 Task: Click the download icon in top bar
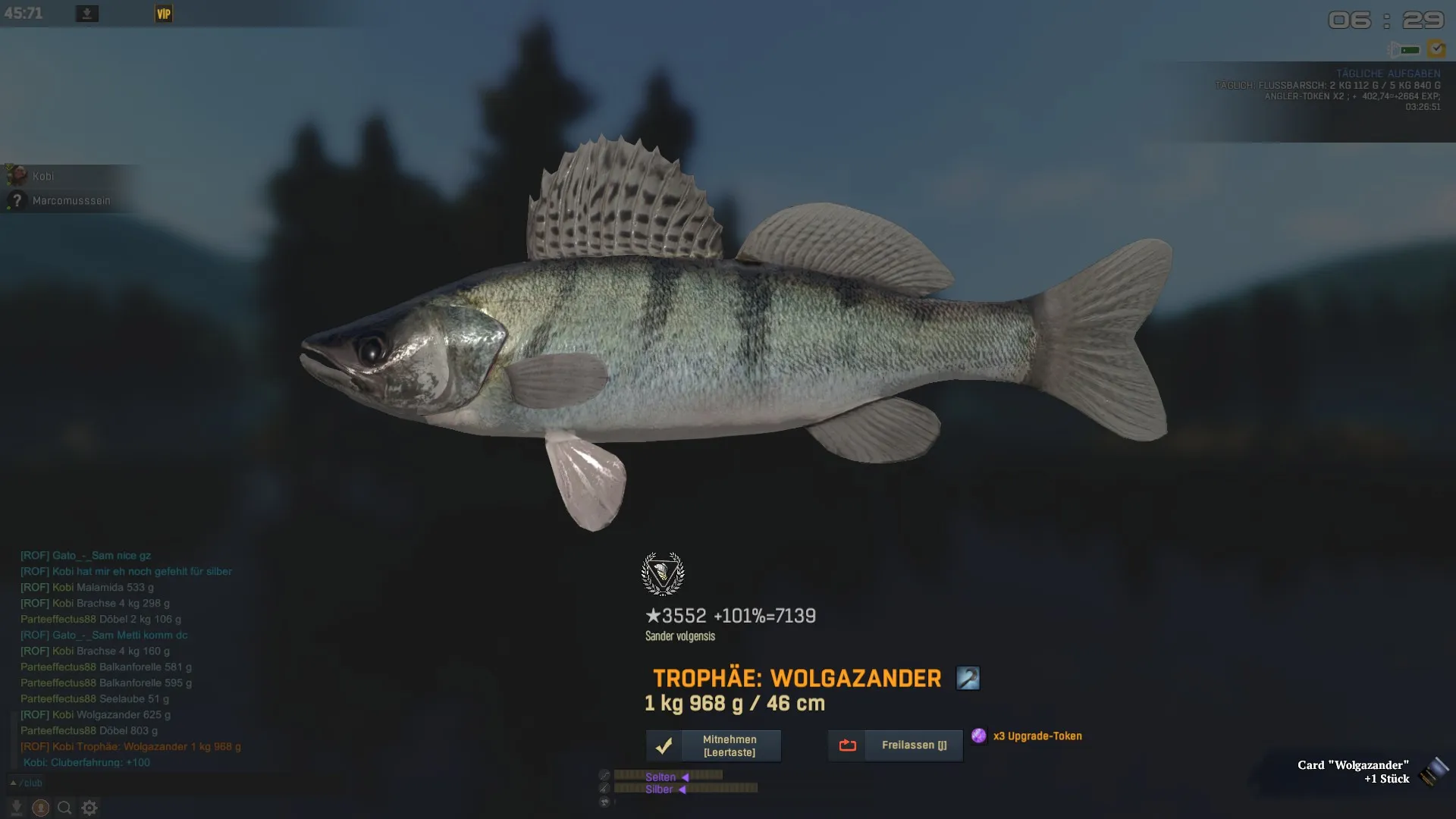tap(87, 14)
